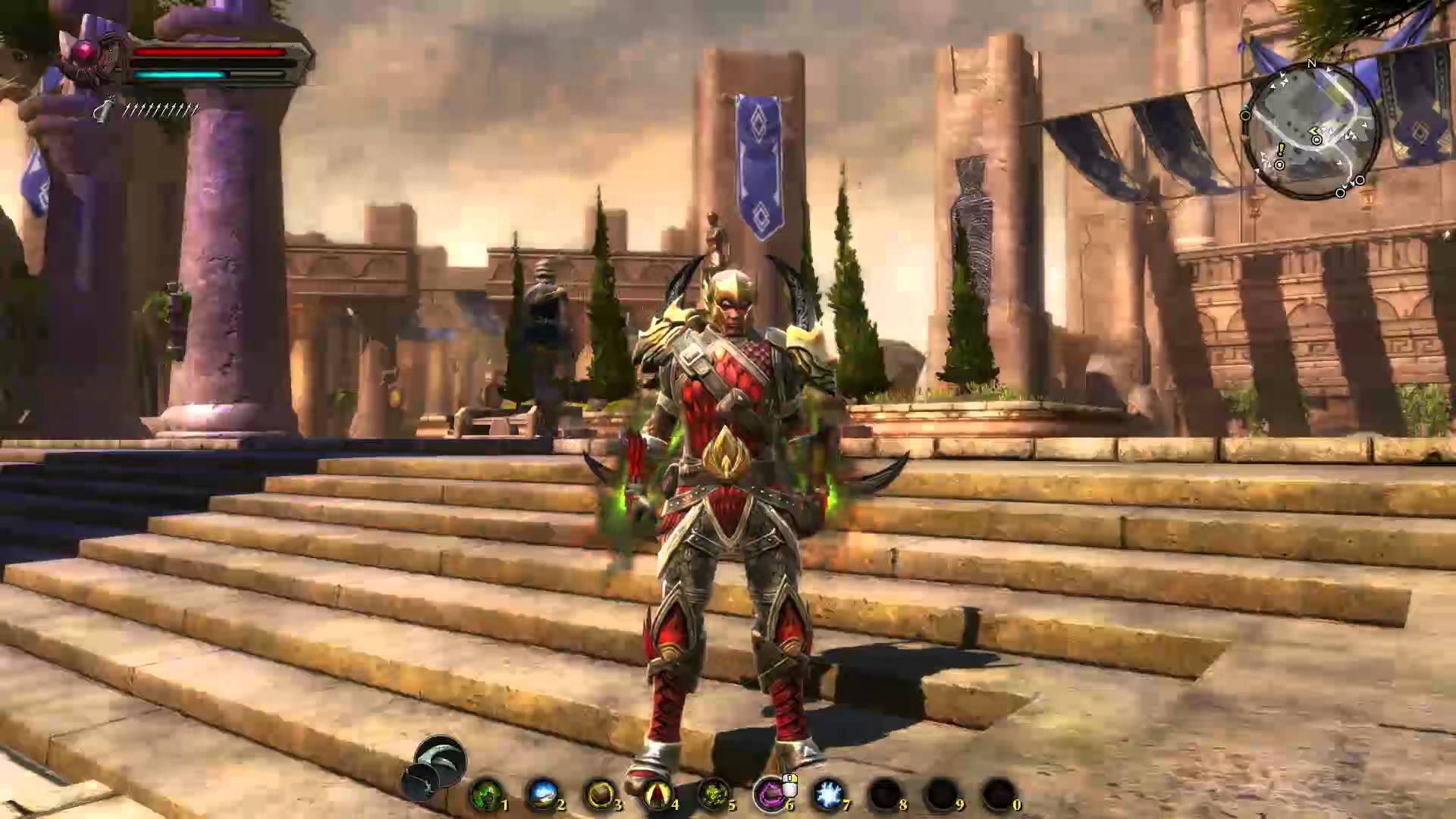Trigger the flame ability in slot 4
The width and height of the screenshot is (1456, 819).
tap(658, 794)
